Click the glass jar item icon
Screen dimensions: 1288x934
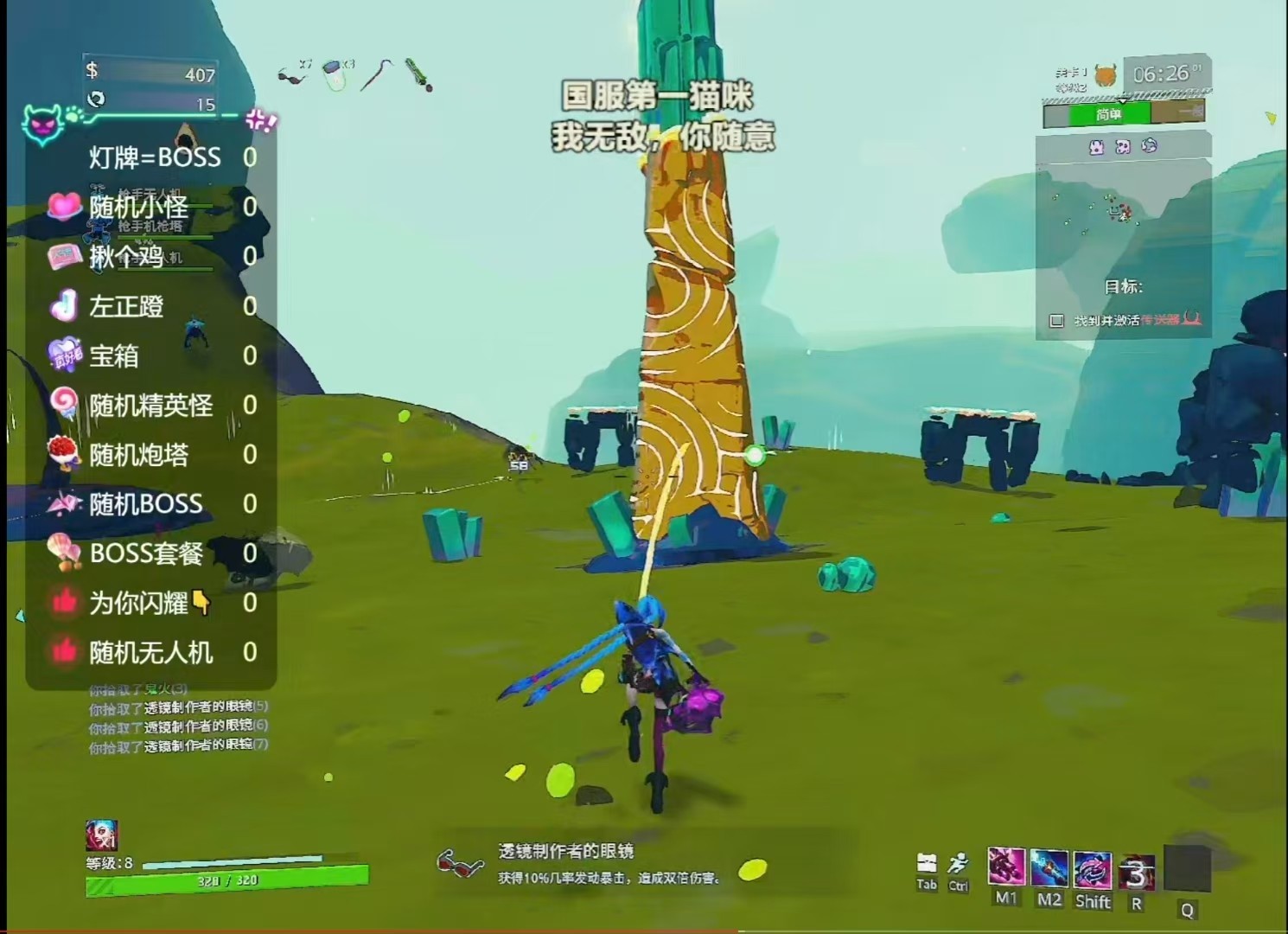(x=335, y=74)
